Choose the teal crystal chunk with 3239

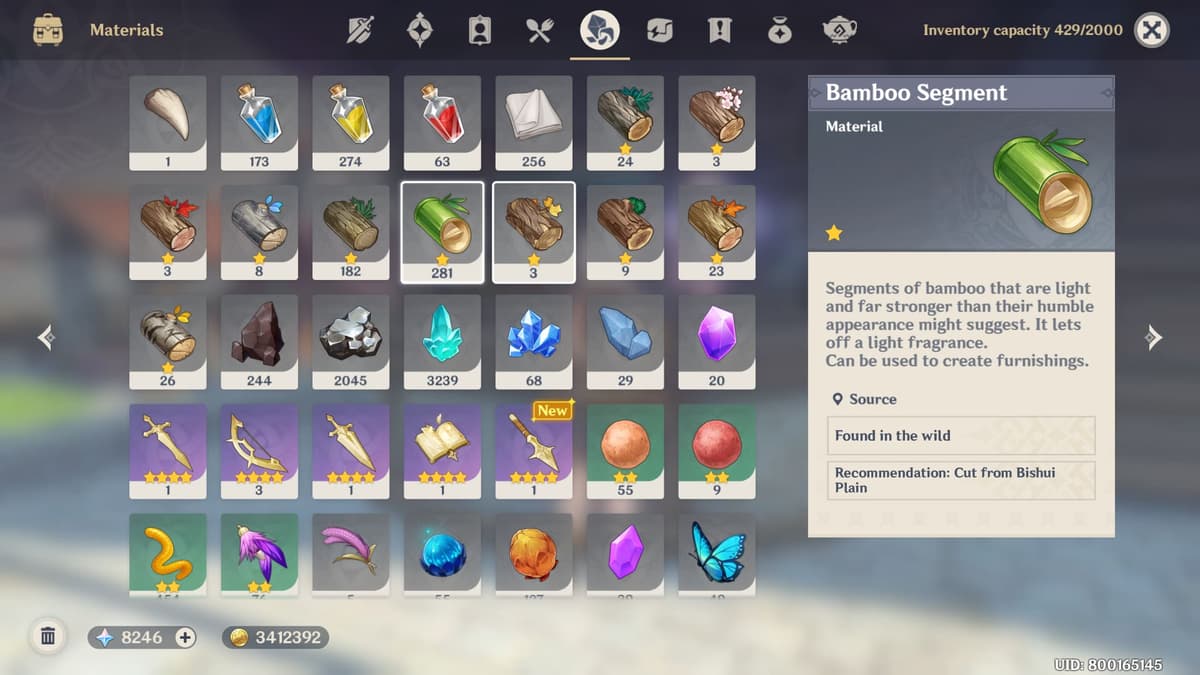tap(442, 342)
